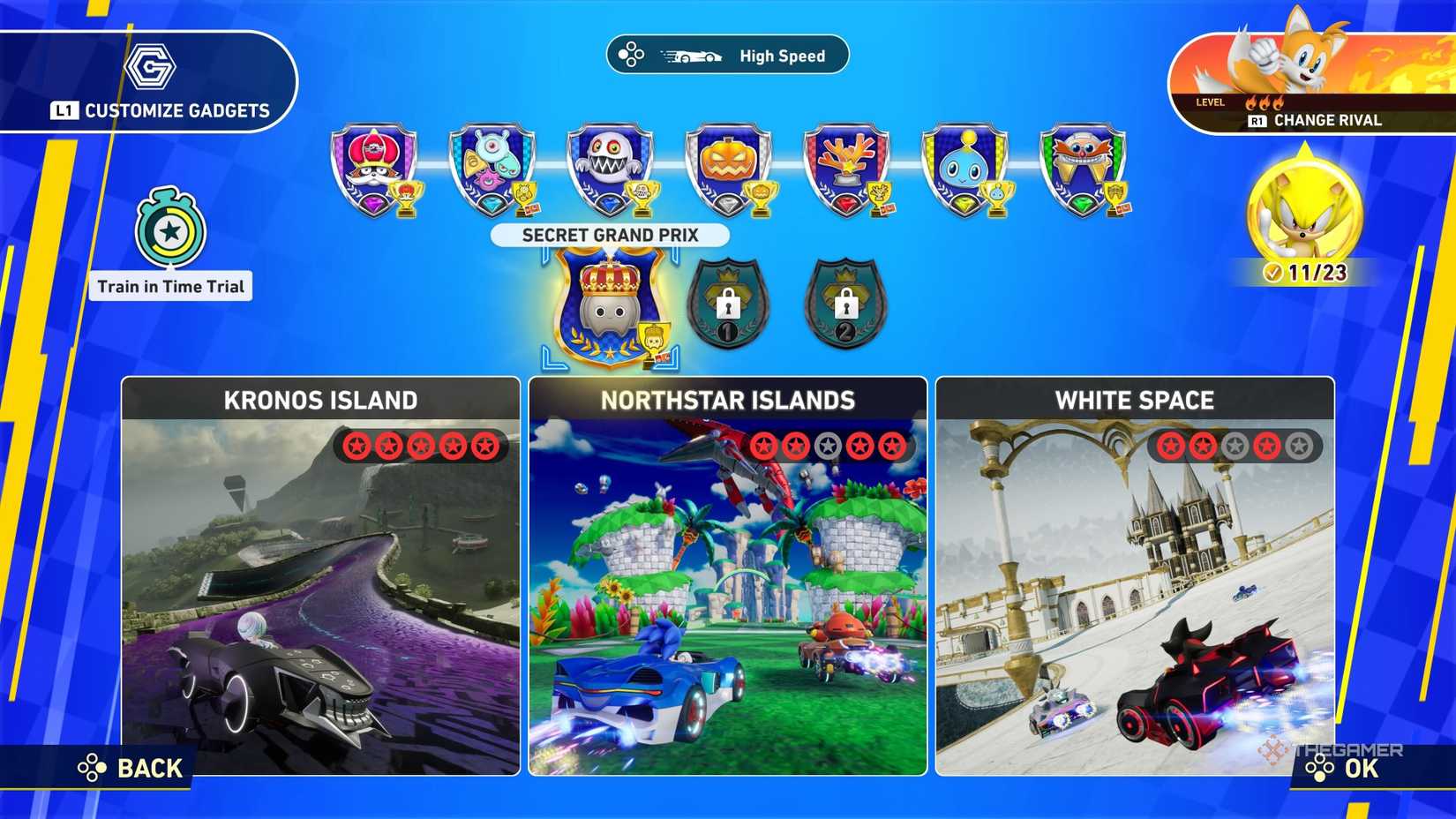The height and width of the screenshot is (819, 1456).
Task: Pick the blue Chao emblem cup
Action: coord(965,170)
